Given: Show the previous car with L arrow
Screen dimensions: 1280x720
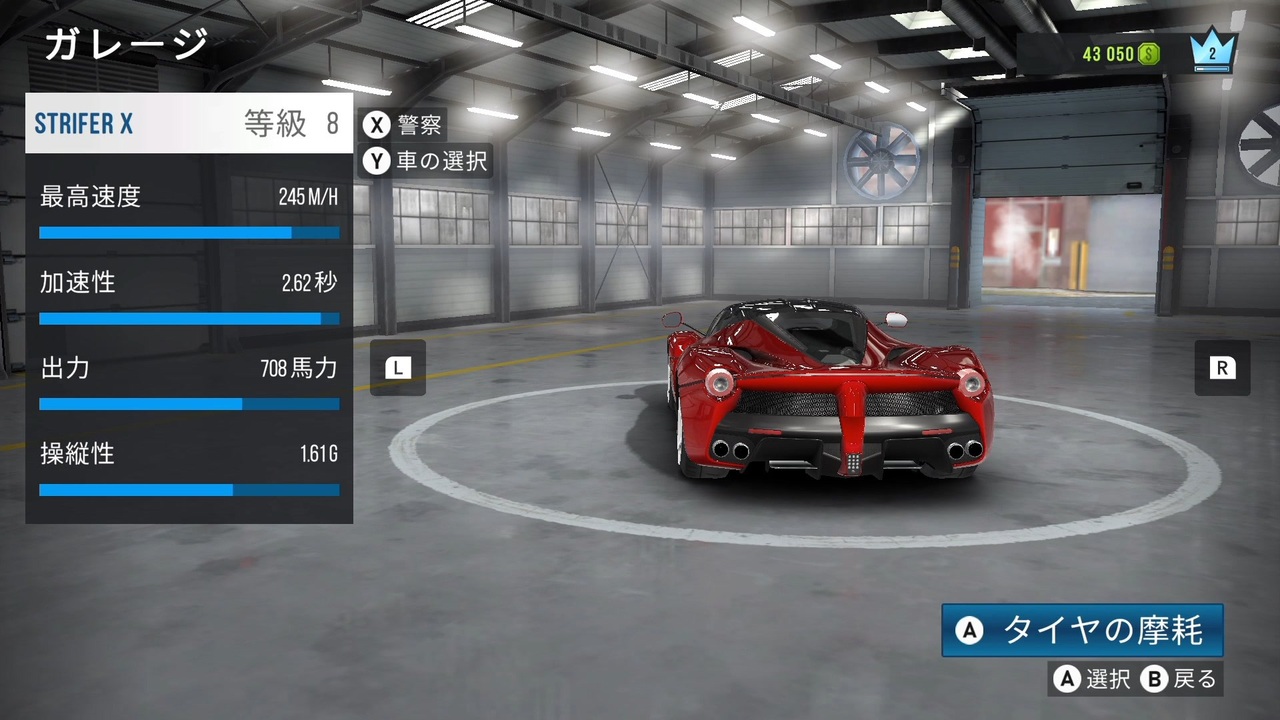Looking at the screenshot, I should pyautogui.click(x=398, y=368).
